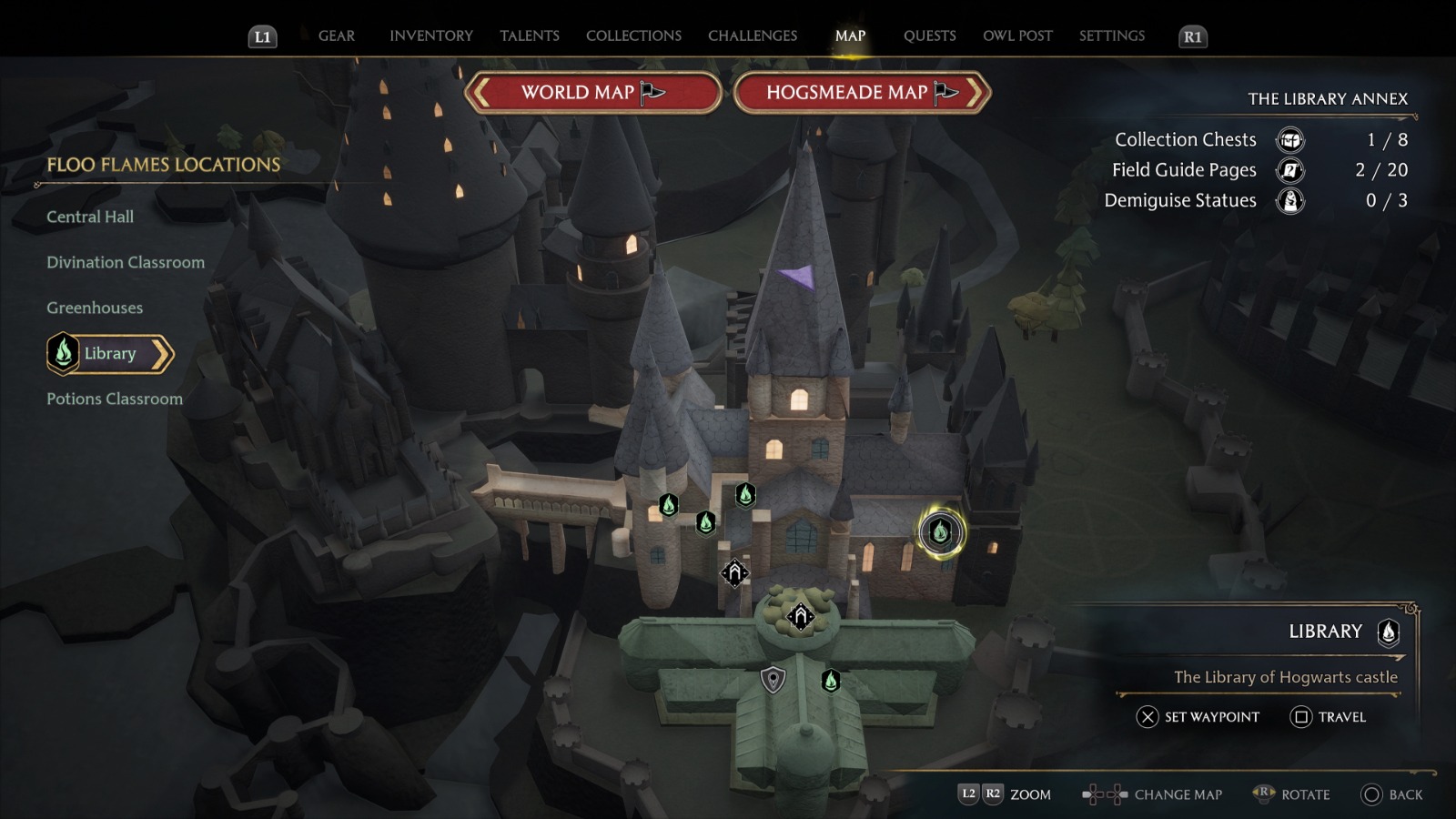Viewport: 1456px width, 819px height.
Task: Select the highlighted Floo Flame icon on the castle's right wing
Action: (940, 532)
